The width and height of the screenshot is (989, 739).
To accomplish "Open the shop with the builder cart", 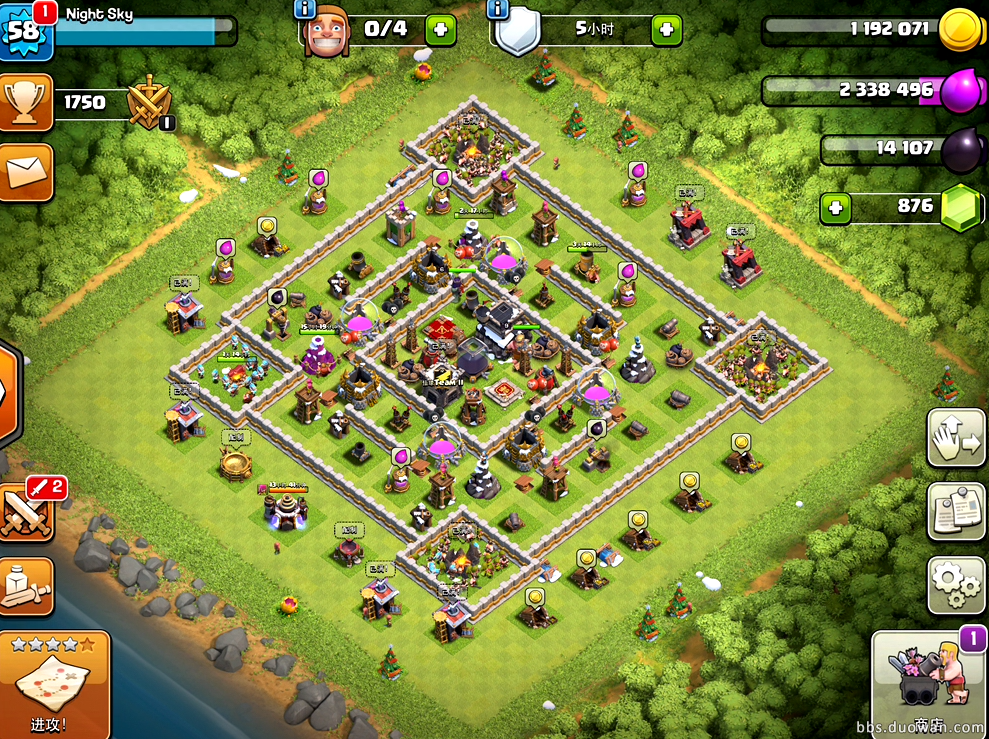I will coord(929,682).
